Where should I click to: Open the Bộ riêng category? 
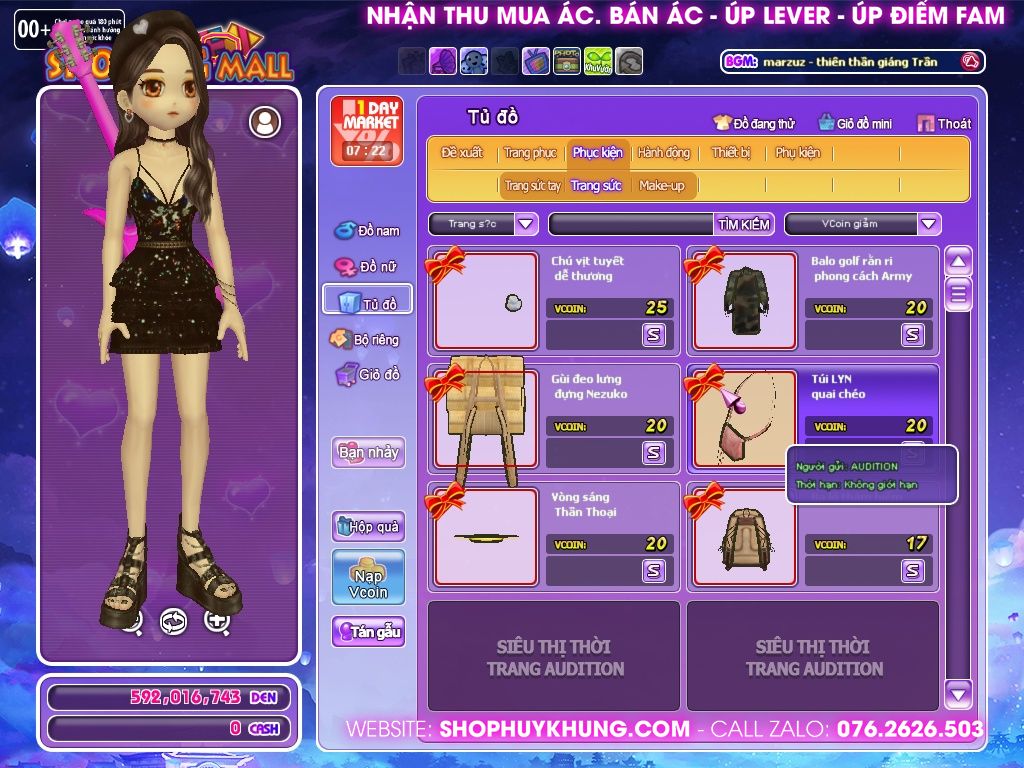pos(365,340)
